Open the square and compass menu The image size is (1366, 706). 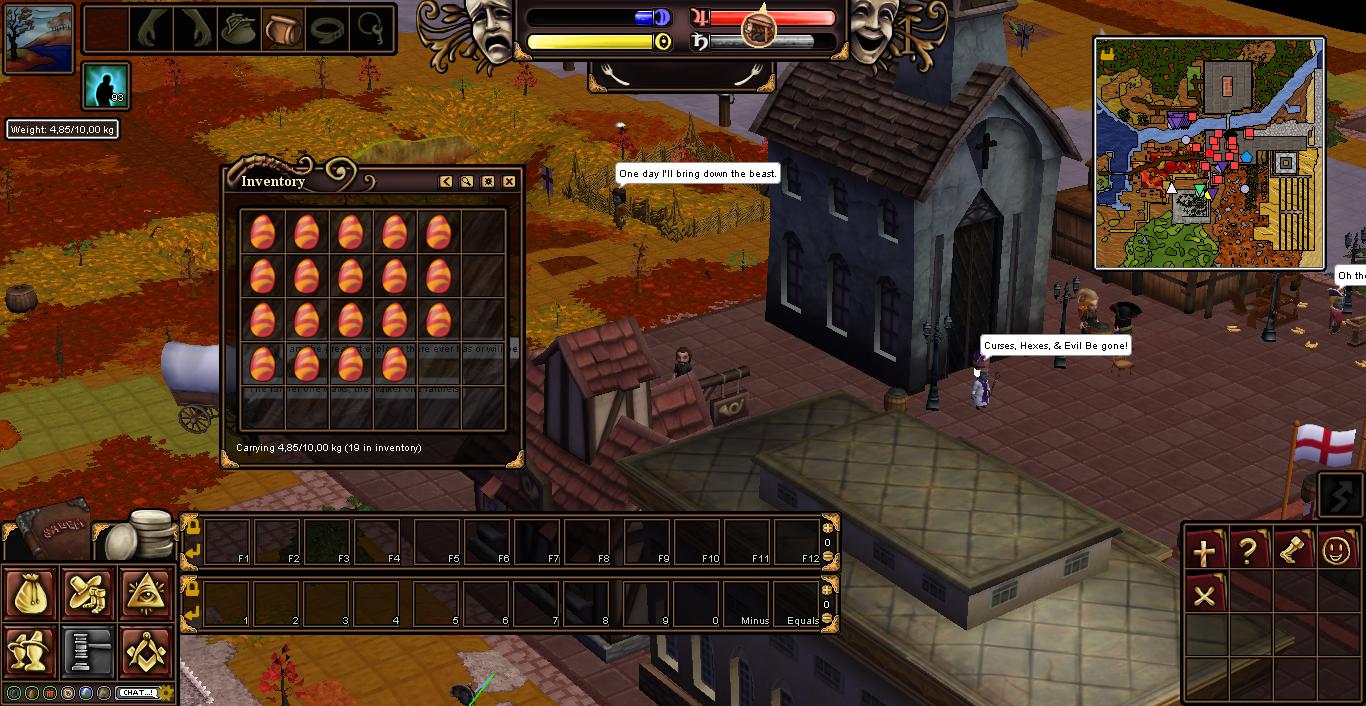point(147,651)
